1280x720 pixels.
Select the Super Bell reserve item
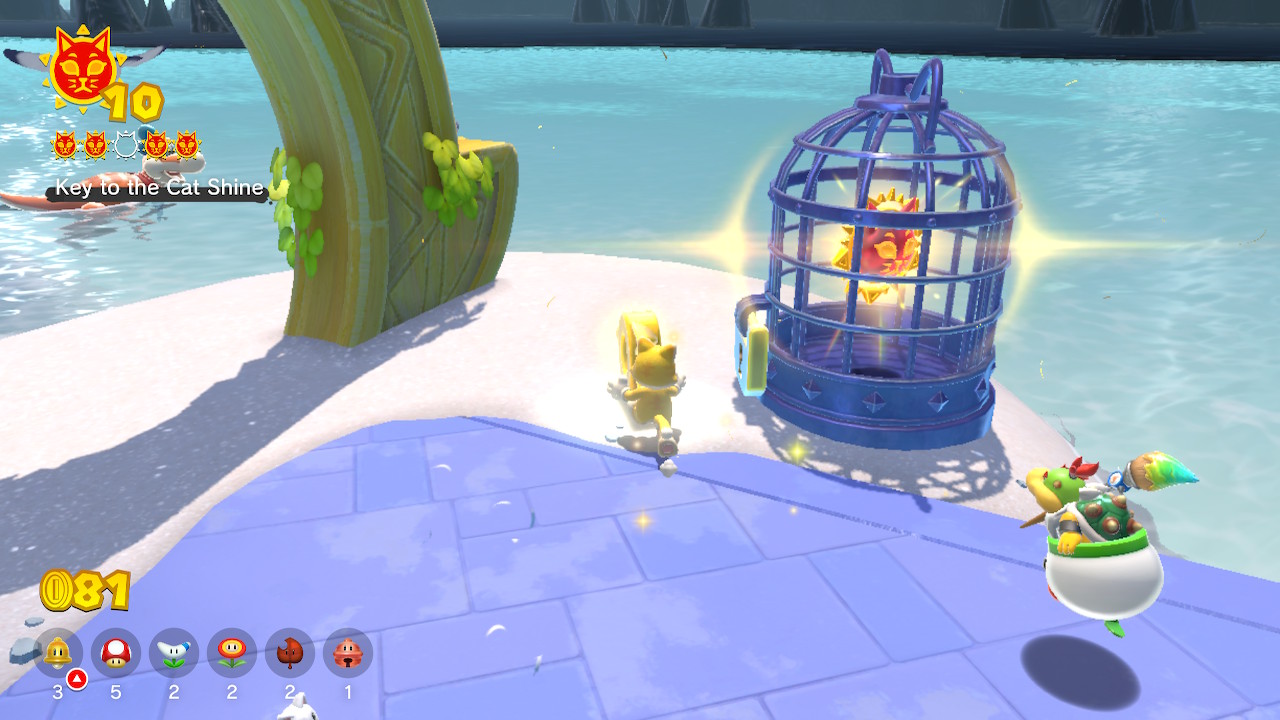pos(58,654)
